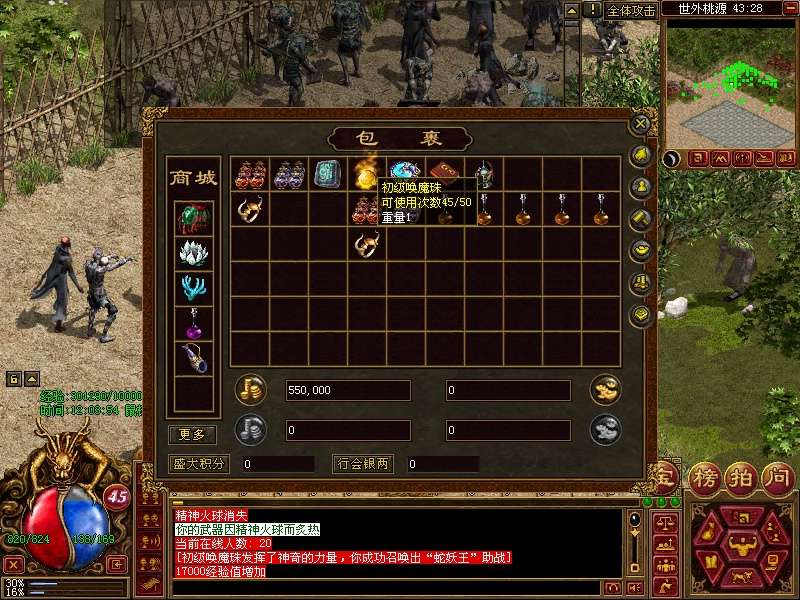Select the jade stone tablet item
Screen dimensions: 800x600
327,175
